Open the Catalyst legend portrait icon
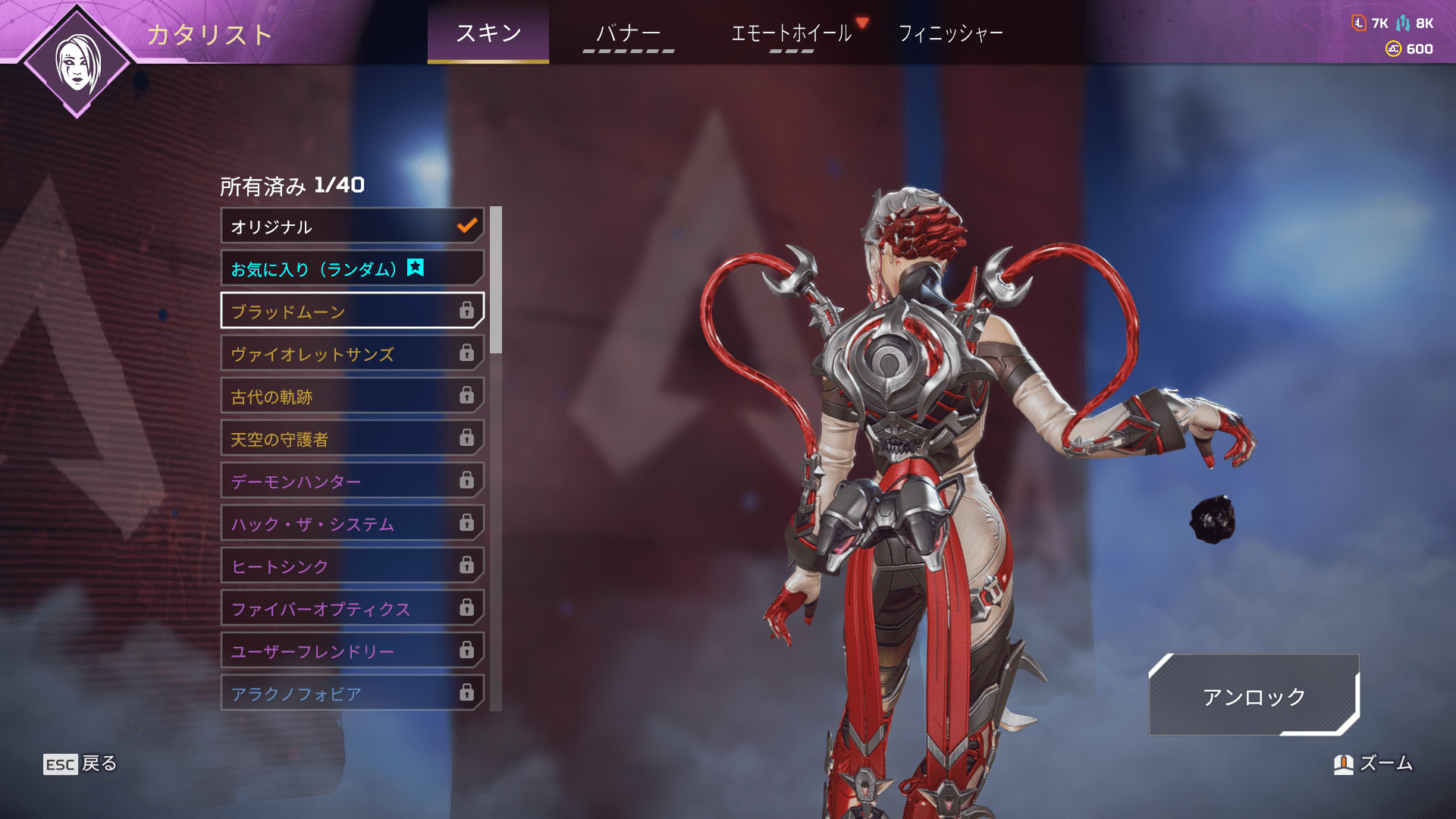The height and width of the screenshot is (819, 1456). click(77, 64)
